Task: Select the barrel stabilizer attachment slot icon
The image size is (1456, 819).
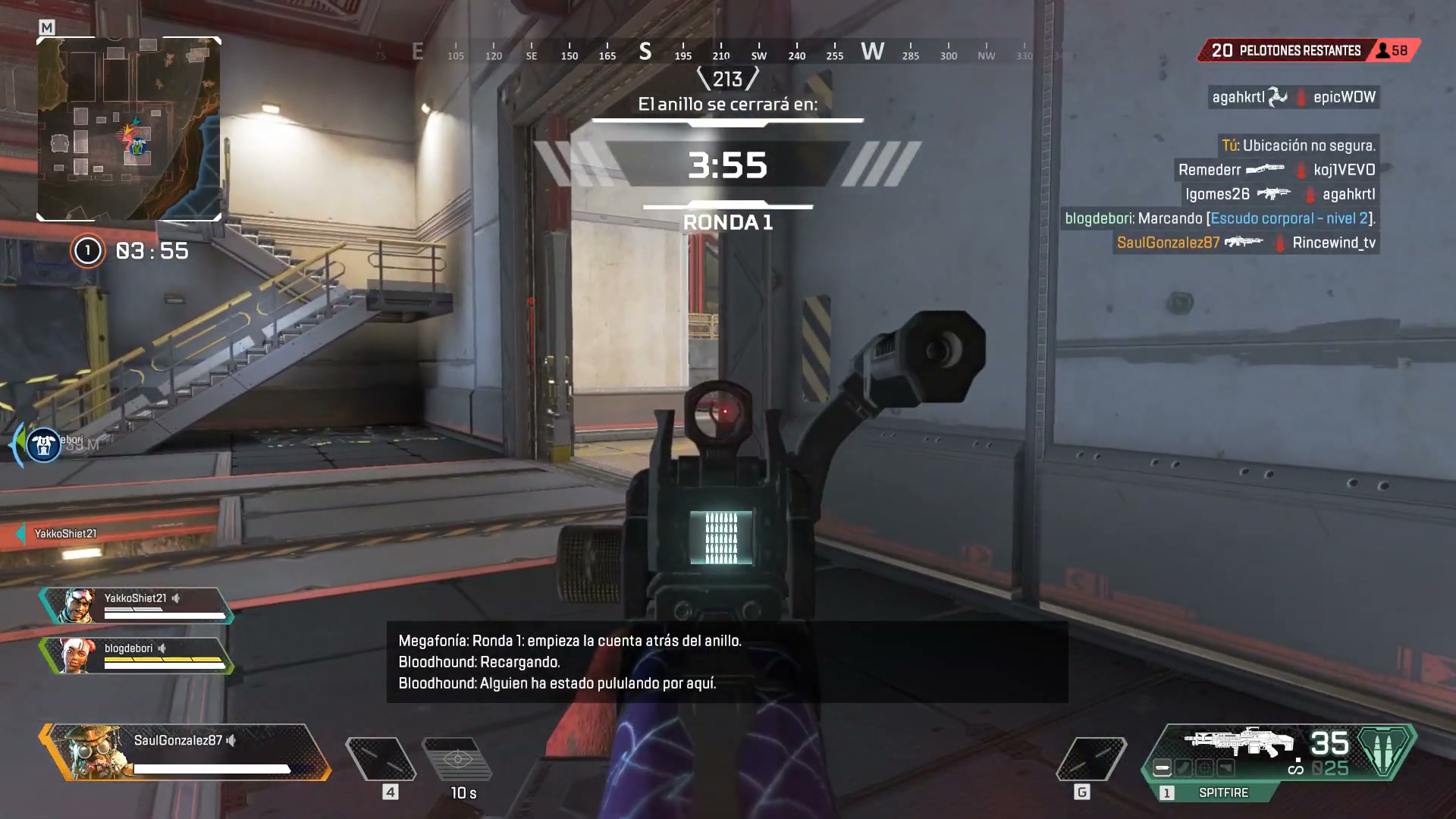Action: (1163, 767)
